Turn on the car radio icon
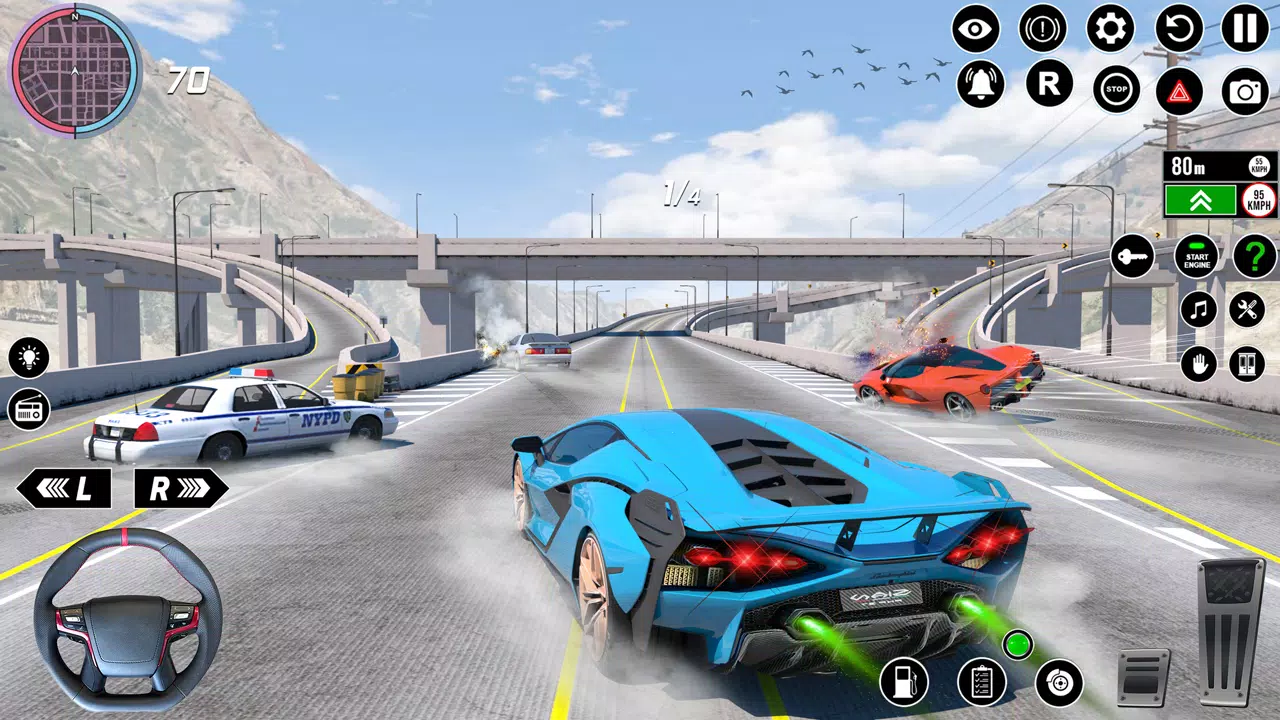 pyautogui.click(x=27, y=411)
